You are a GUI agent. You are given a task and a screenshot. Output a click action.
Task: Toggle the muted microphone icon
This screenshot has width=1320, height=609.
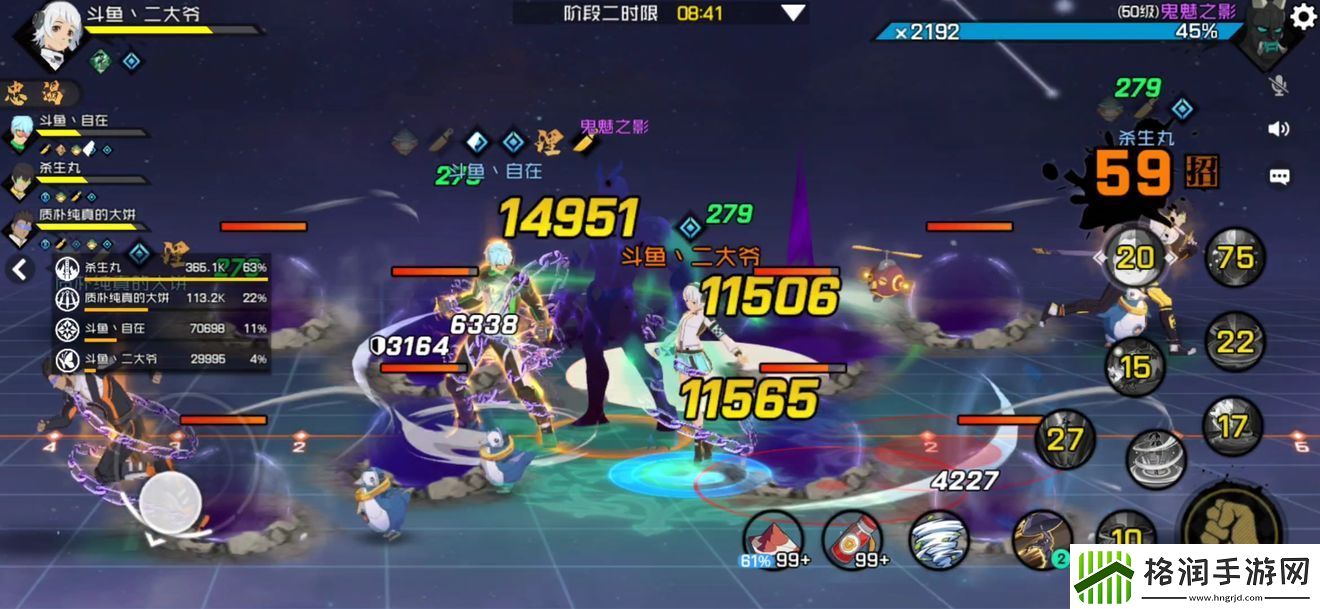[x=1278, y=86]
